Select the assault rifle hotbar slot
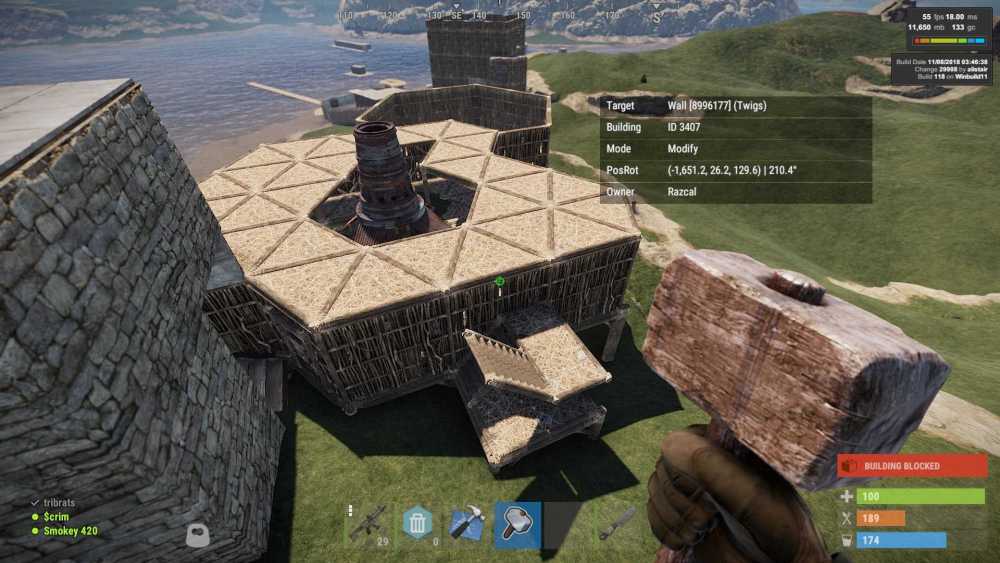1000x563 pixels. tap(367, 524)
